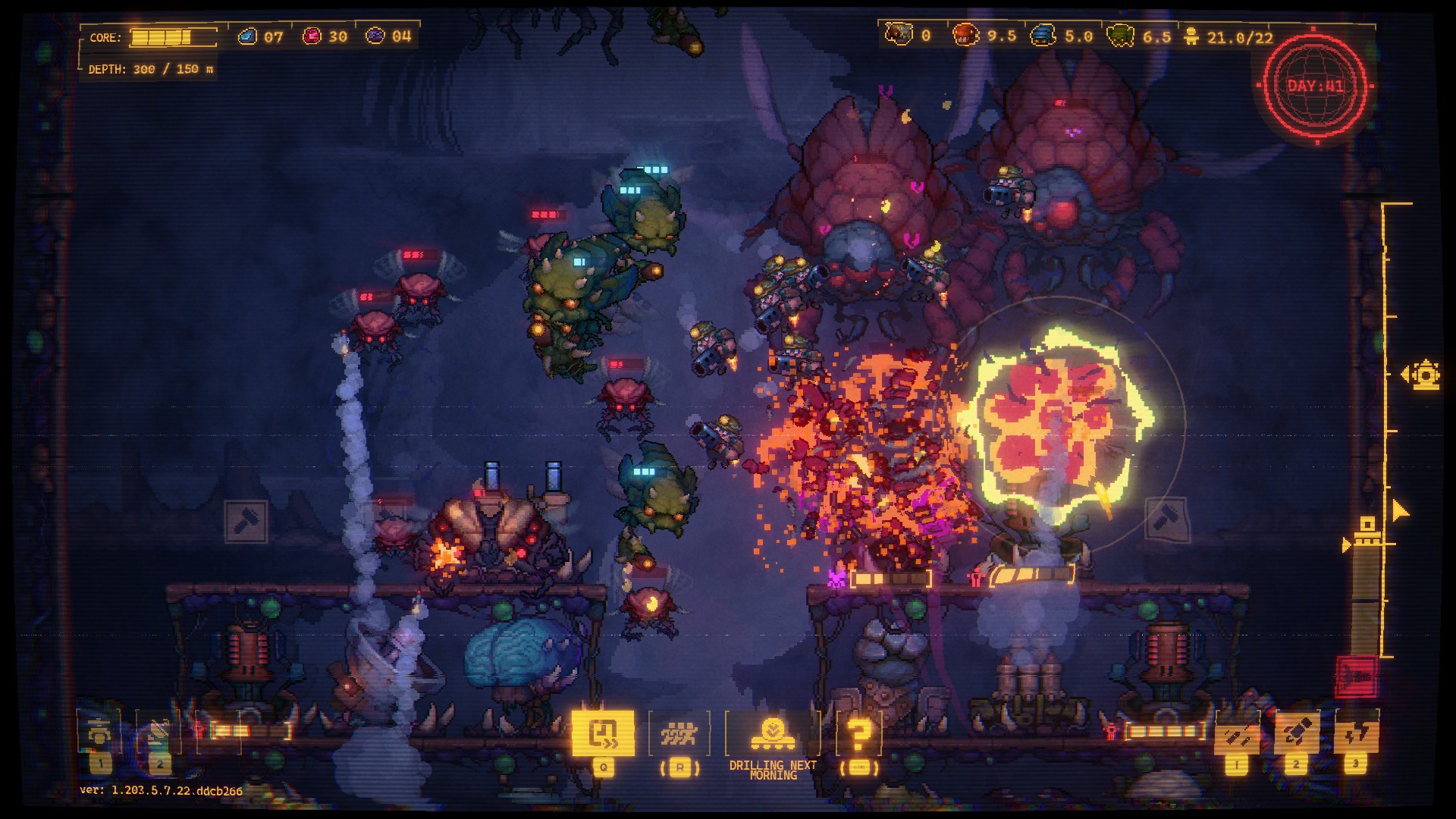
Task: Click the highlighted time fast-forward button
Action: [x=604, y=733]
